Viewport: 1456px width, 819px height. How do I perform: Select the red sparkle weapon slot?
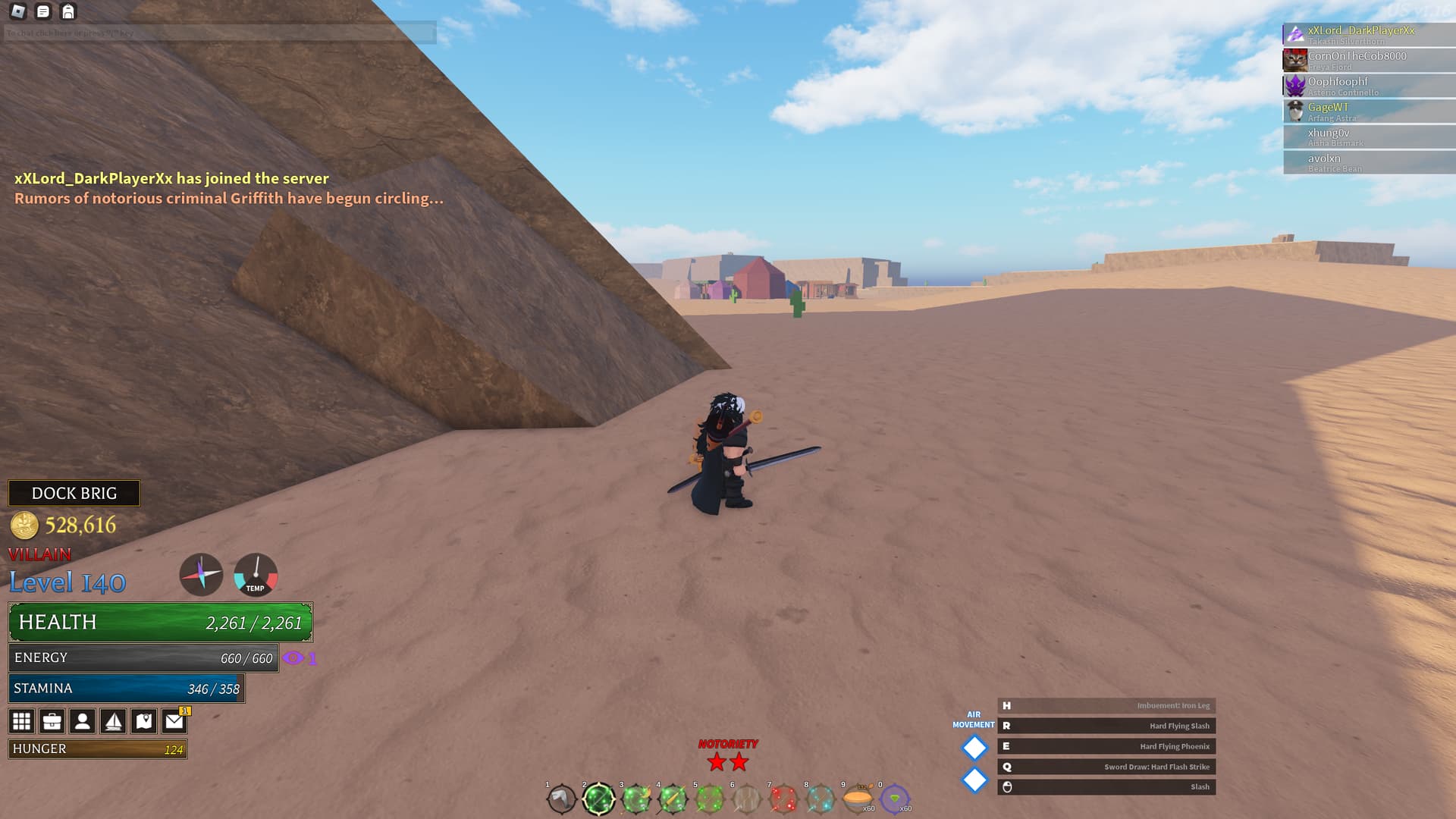click(x=783, y=799)
